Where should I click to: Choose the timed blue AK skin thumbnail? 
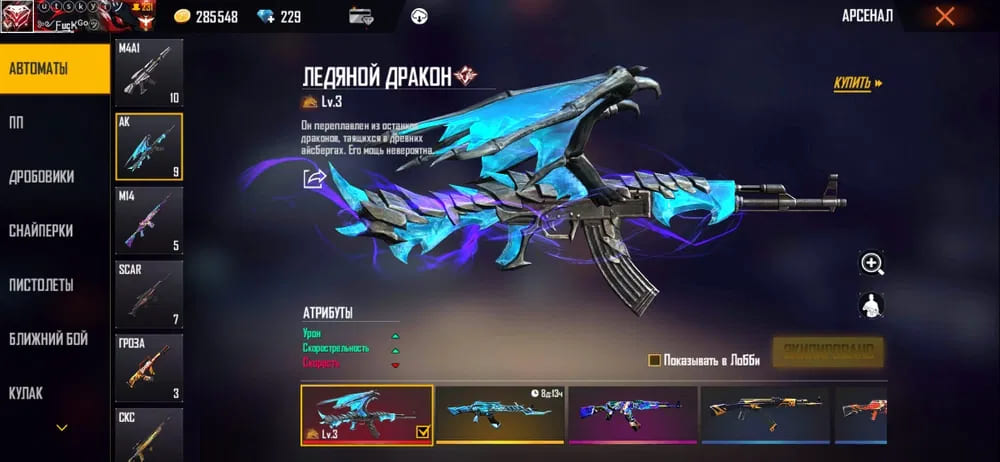(x=500, y=414)
